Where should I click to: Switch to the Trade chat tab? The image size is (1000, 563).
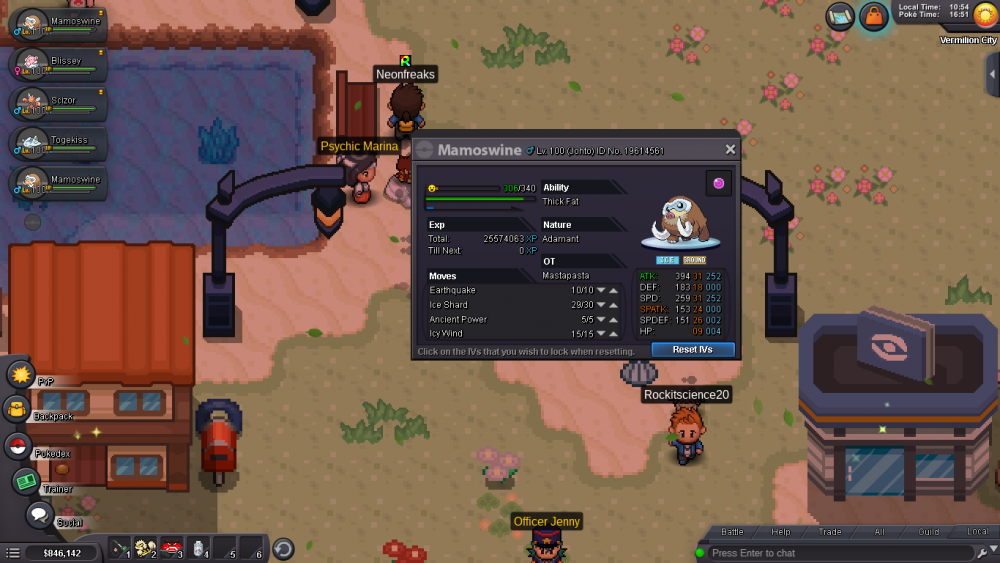(830, 532)
